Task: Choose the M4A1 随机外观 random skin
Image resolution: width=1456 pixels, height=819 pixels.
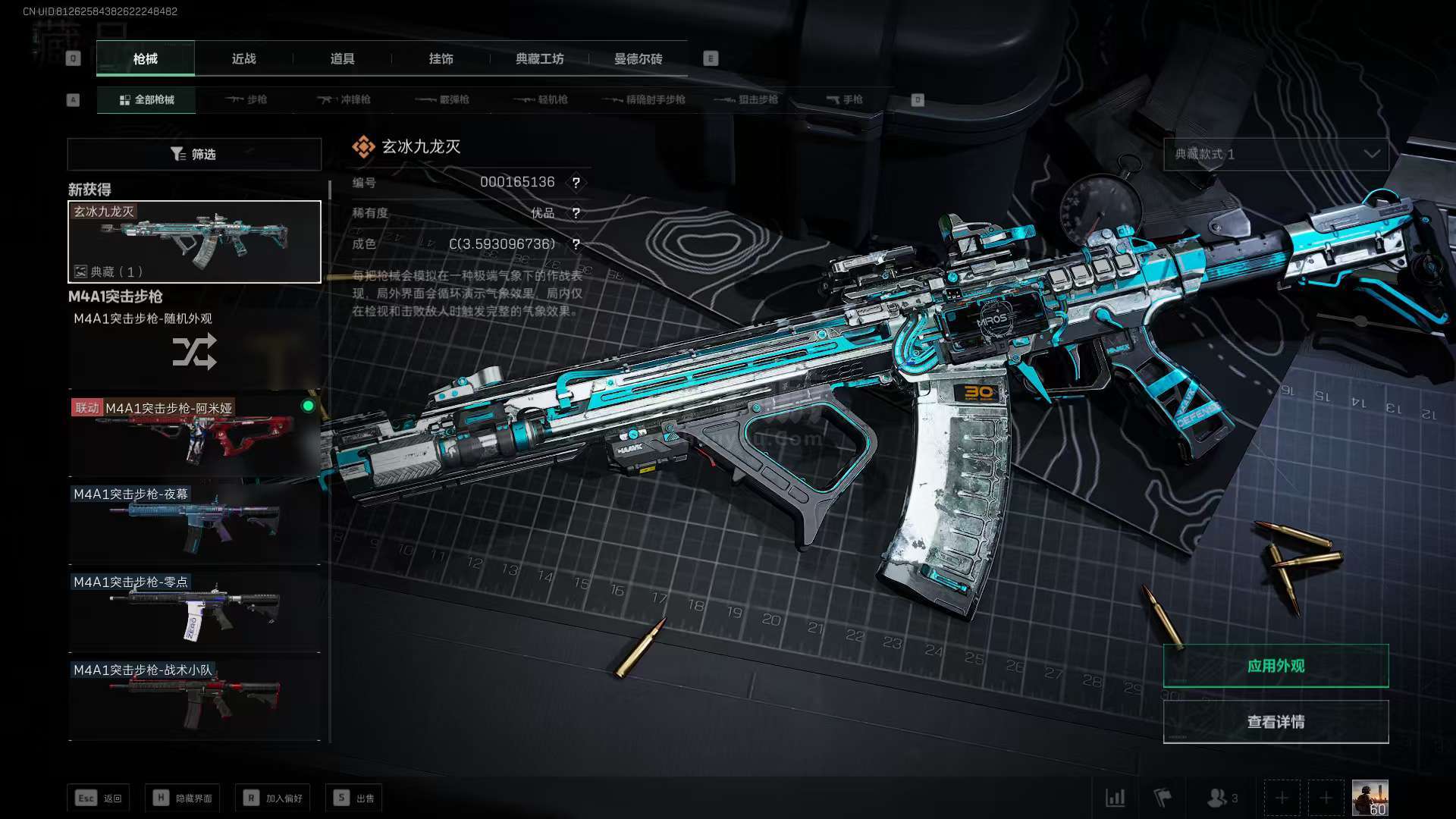Action: coord(194,349)
